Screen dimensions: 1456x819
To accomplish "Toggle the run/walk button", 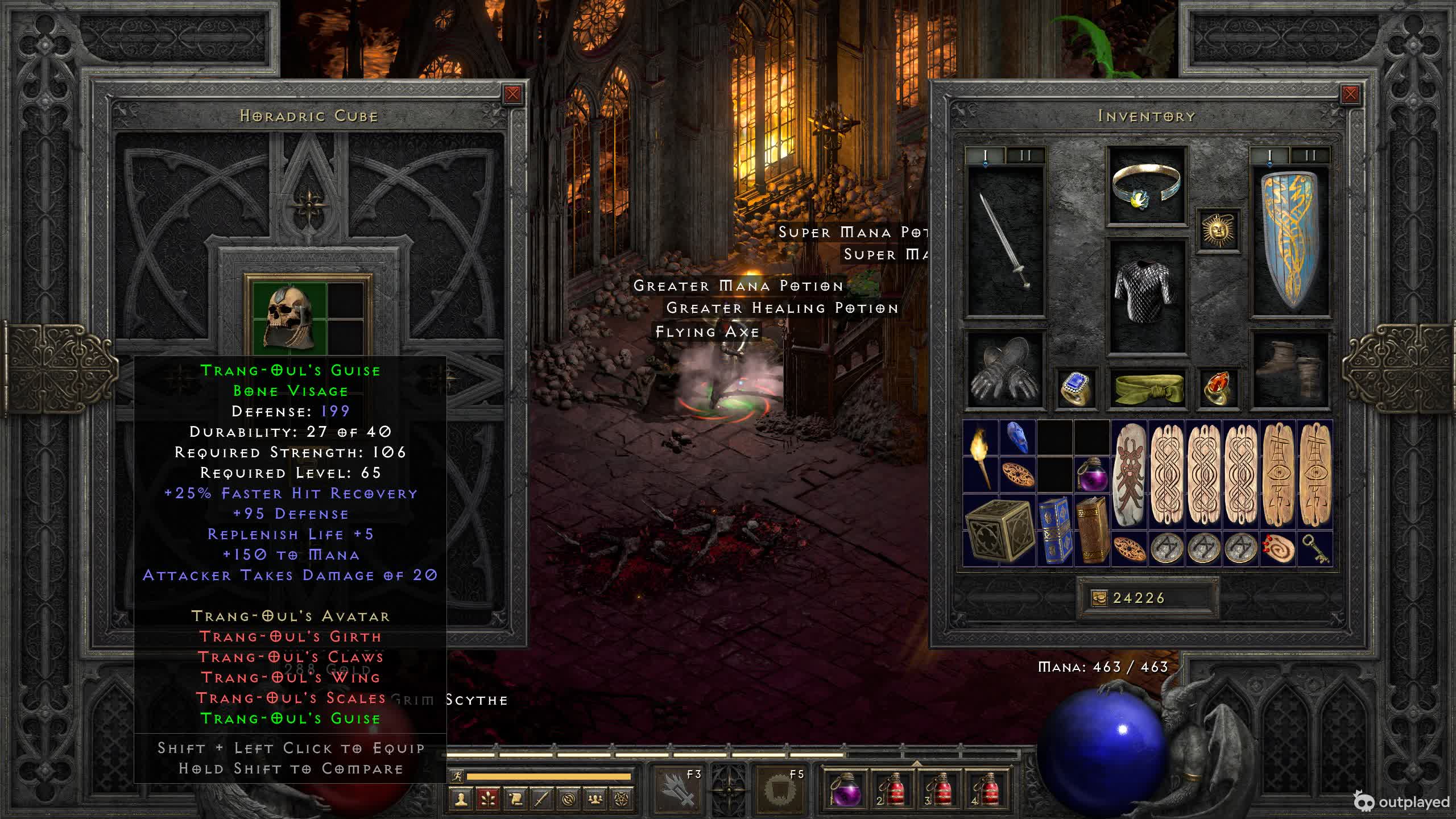I will coord(456,776).
